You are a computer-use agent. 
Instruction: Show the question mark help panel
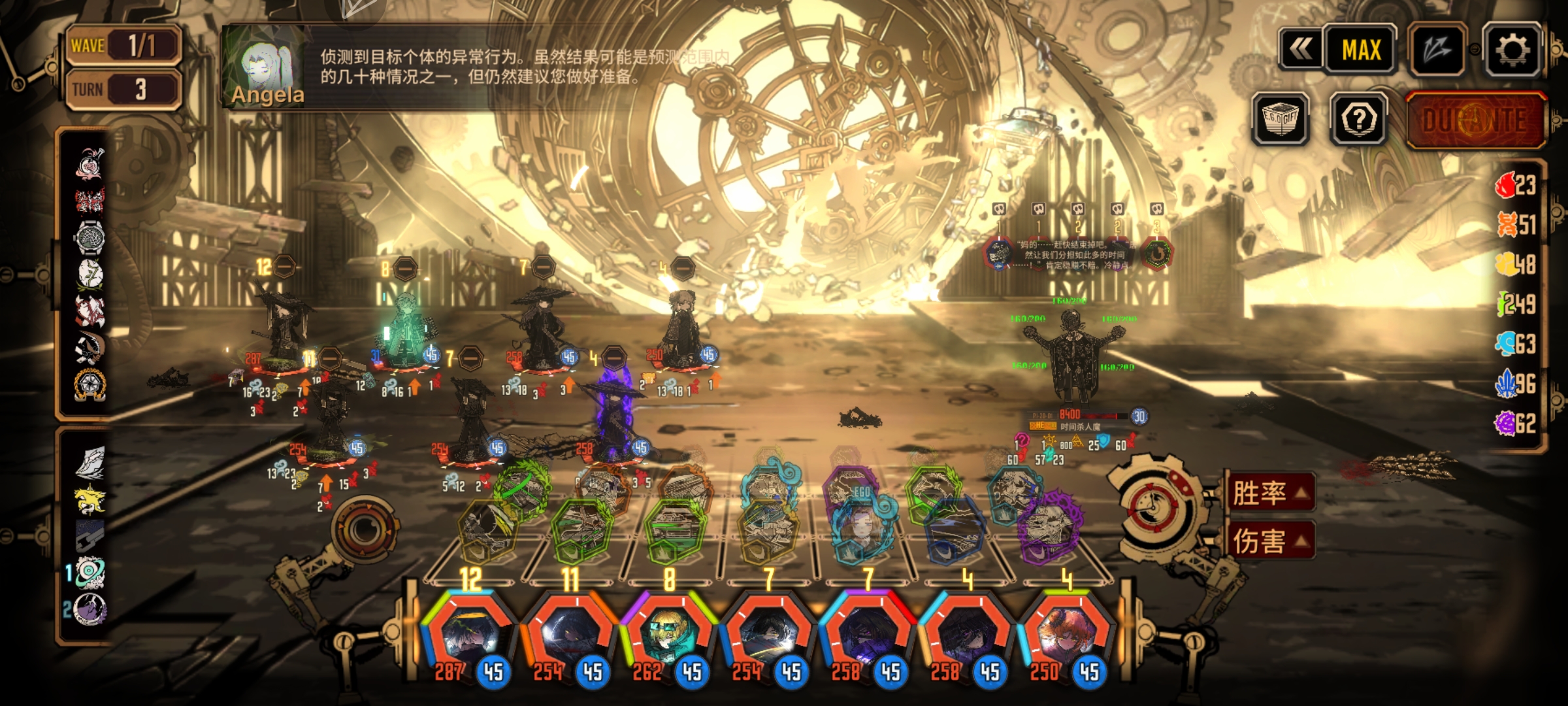1359,119
